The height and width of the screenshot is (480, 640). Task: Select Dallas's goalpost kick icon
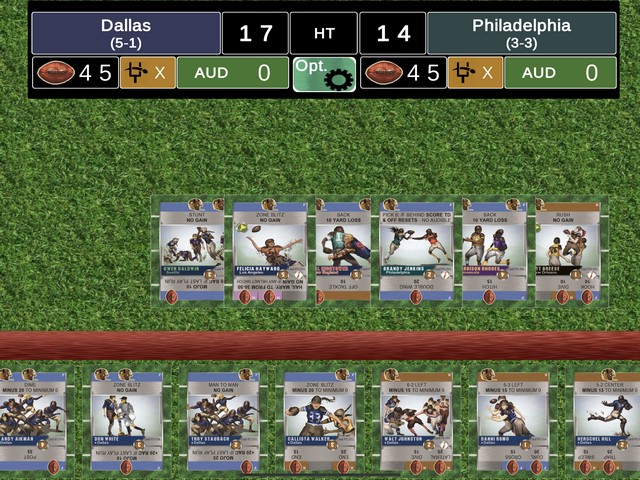(x=147, y=73)
